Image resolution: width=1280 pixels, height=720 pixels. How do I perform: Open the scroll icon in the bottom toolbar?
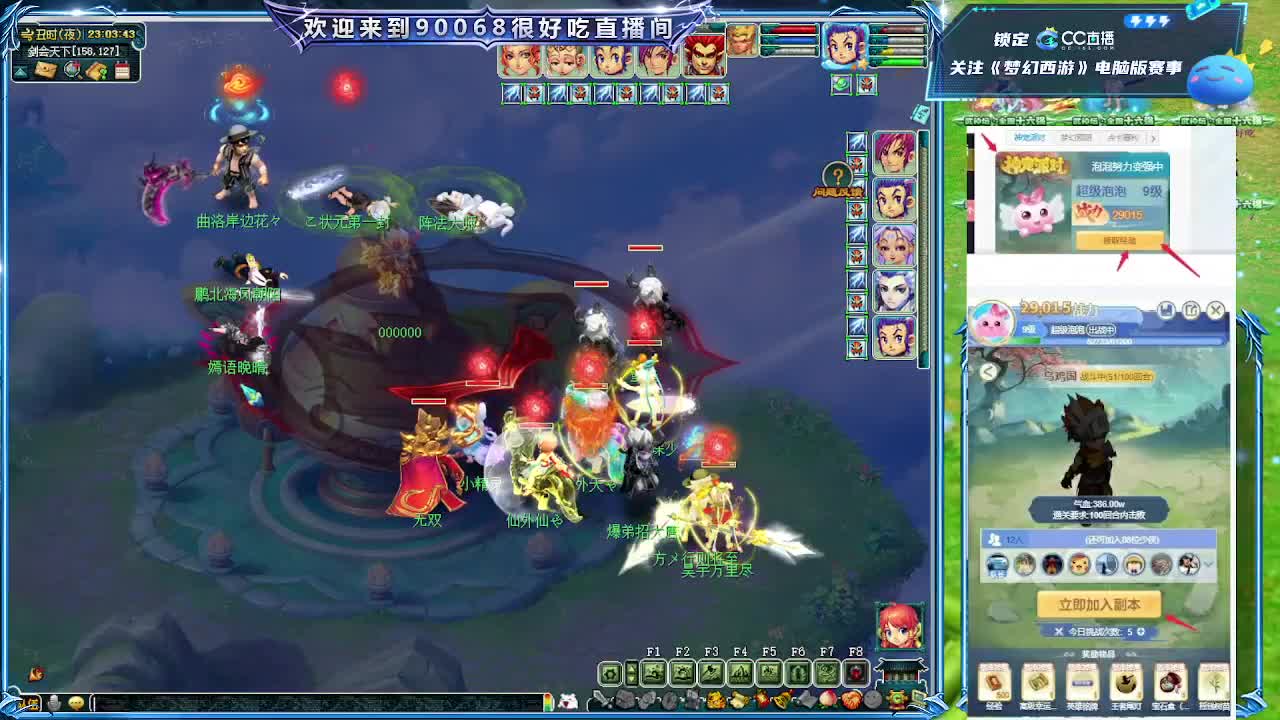click(738, 698)
